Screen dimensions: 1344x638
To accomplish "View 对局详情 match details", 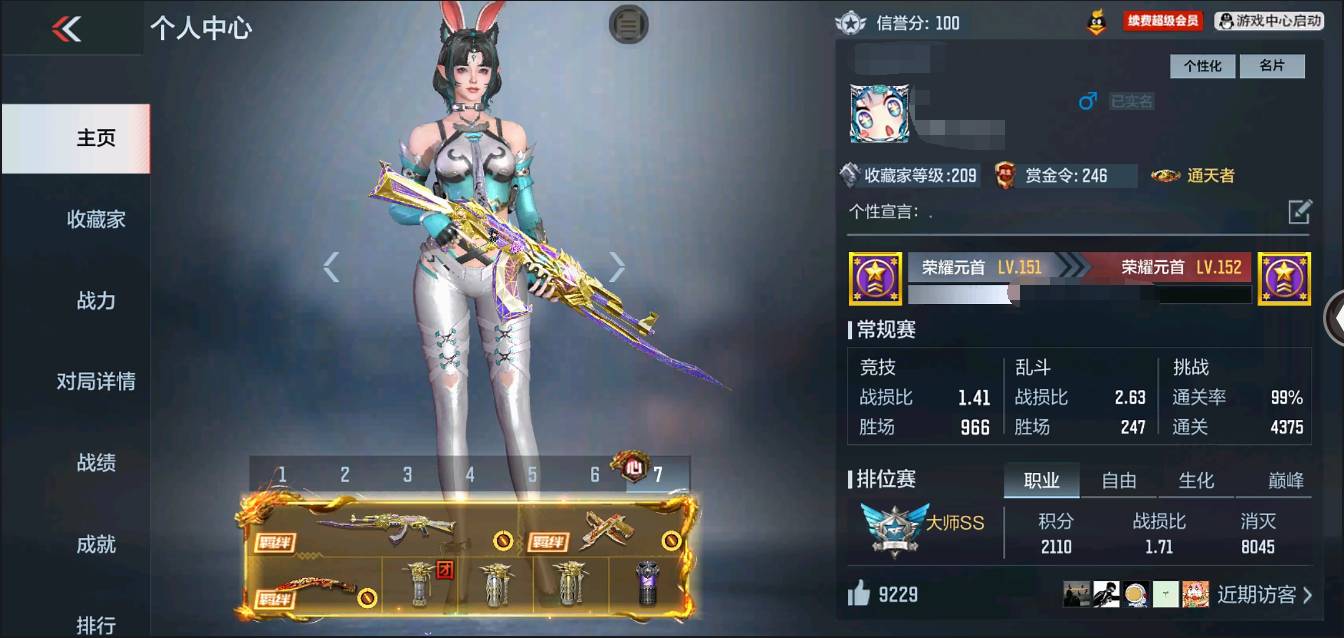I will pyautogui.click(x=96, y=381).
